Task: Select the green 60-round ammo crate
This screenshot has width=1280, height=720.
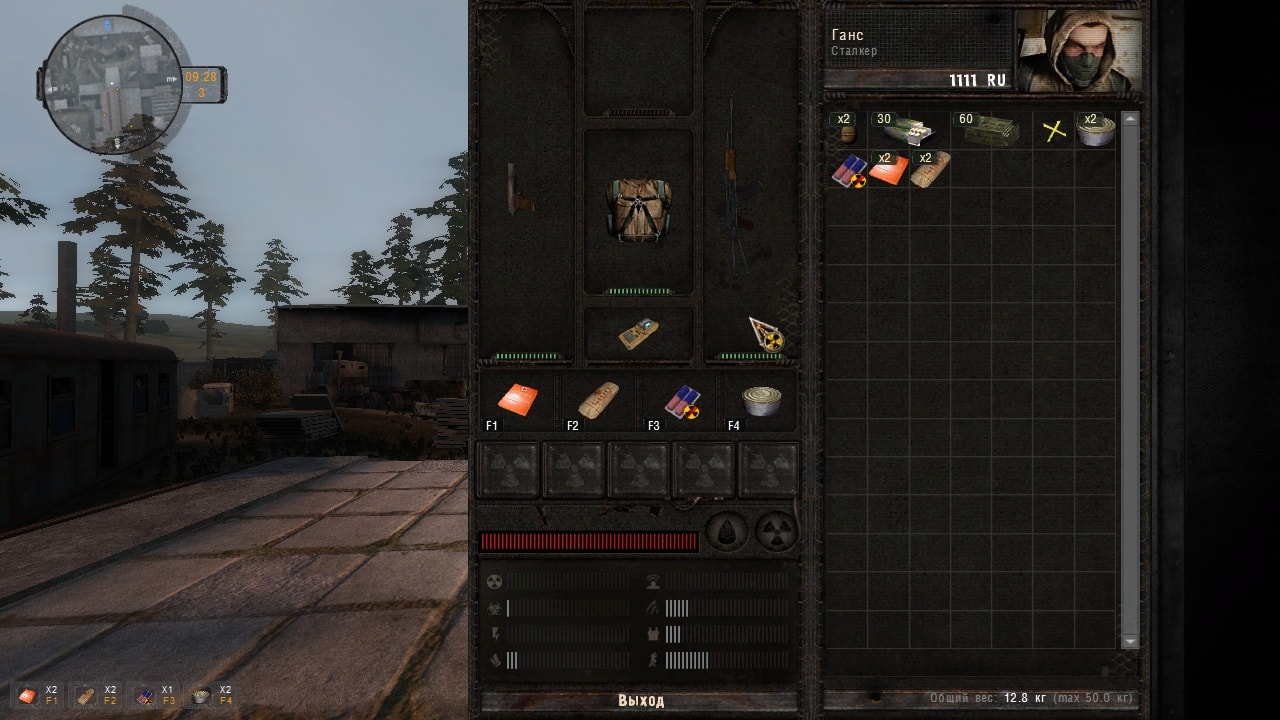Action: point(988,130)
